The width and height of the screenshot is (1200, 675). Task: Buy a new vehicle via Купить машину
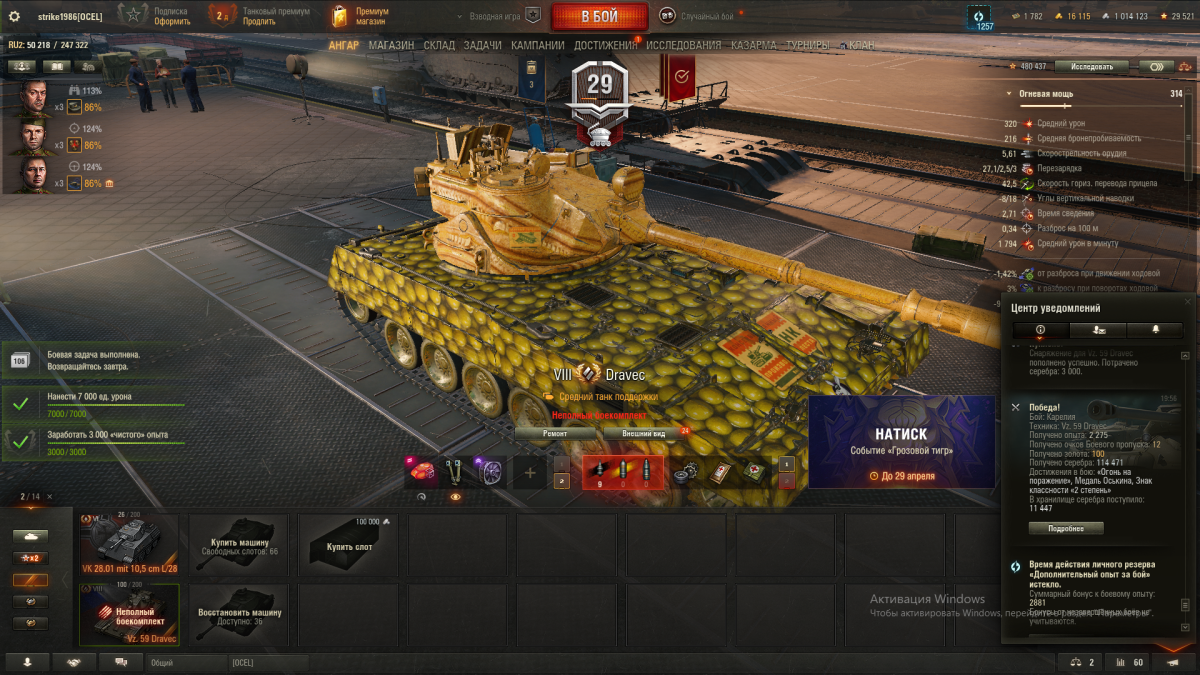(x=238, y=545)
